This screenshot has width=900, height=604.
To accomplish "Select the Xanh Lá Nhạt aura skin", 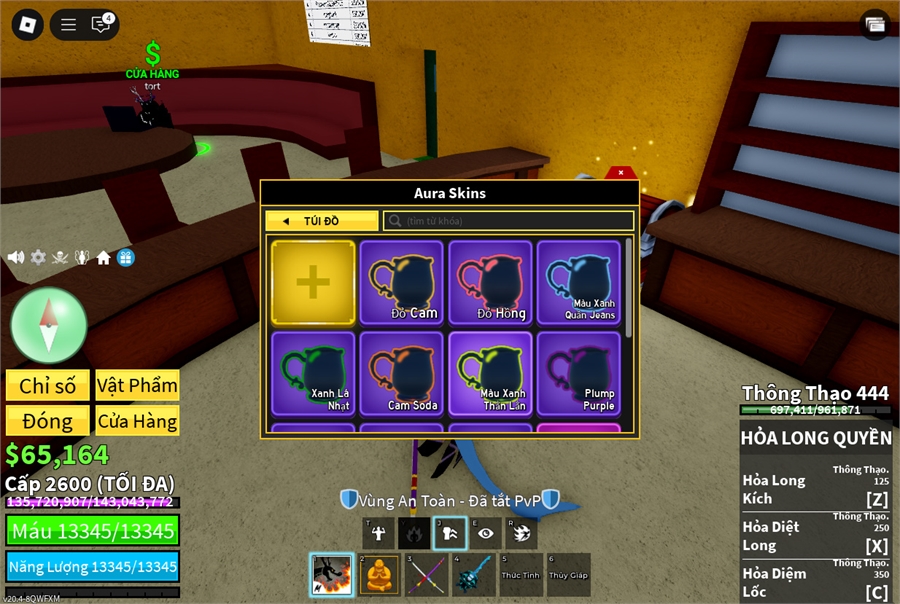I will point(313,372).
